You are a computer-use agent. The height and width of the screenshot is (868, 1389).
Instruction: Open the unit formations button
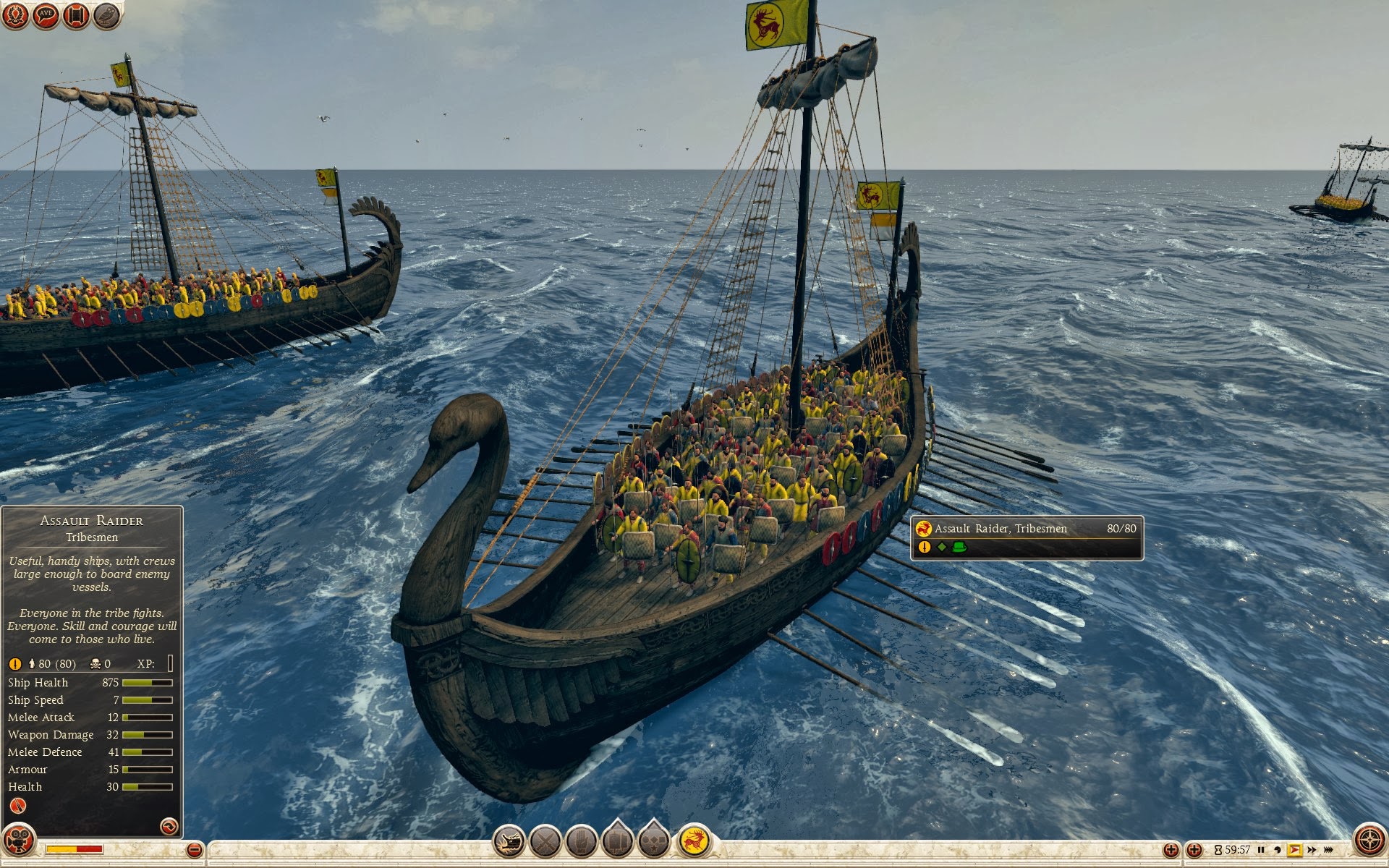pos(618,841)
